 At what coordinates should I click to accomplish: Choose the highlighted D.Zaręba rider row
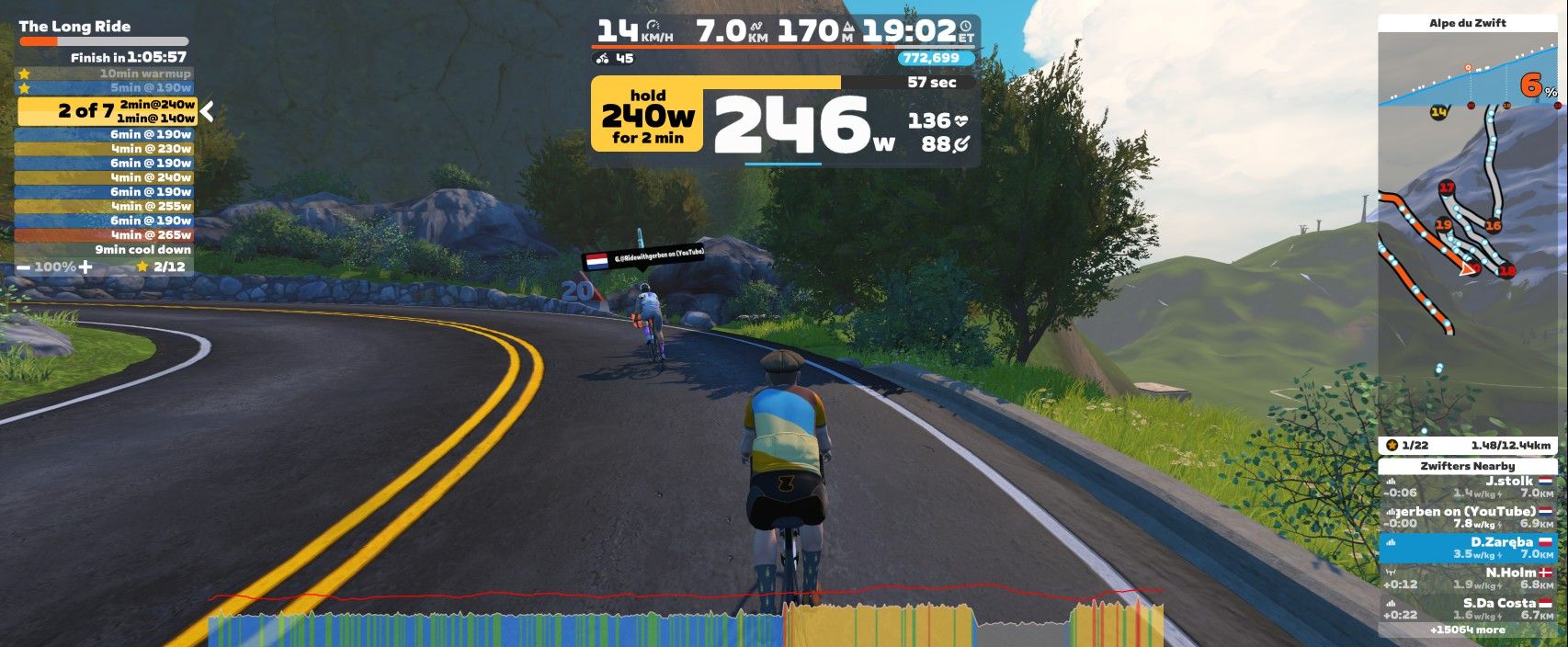pos(1467,548)
